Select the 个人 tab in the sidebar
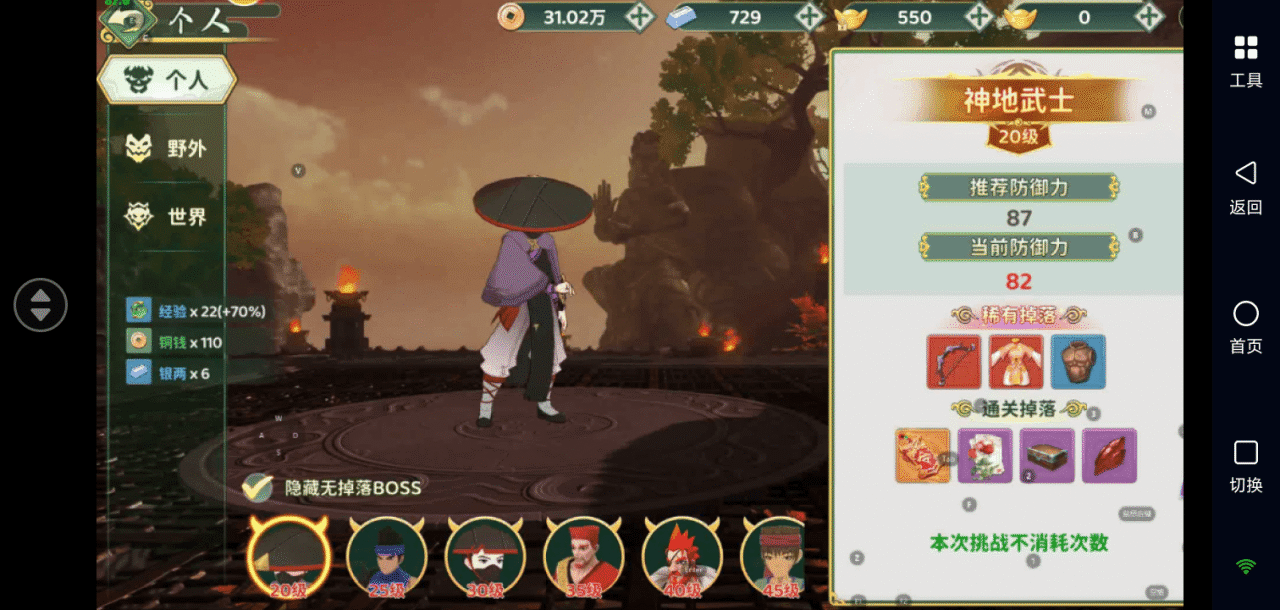1280x610 pixels. click(167, 81)
